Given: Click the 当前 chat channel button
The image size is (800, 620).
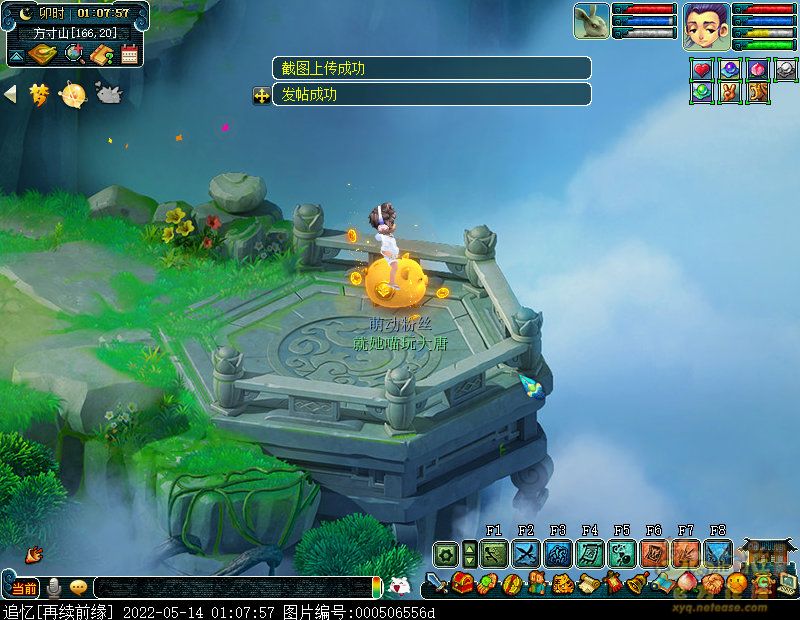Looking at the screenshot, I should tap(24, 587).
